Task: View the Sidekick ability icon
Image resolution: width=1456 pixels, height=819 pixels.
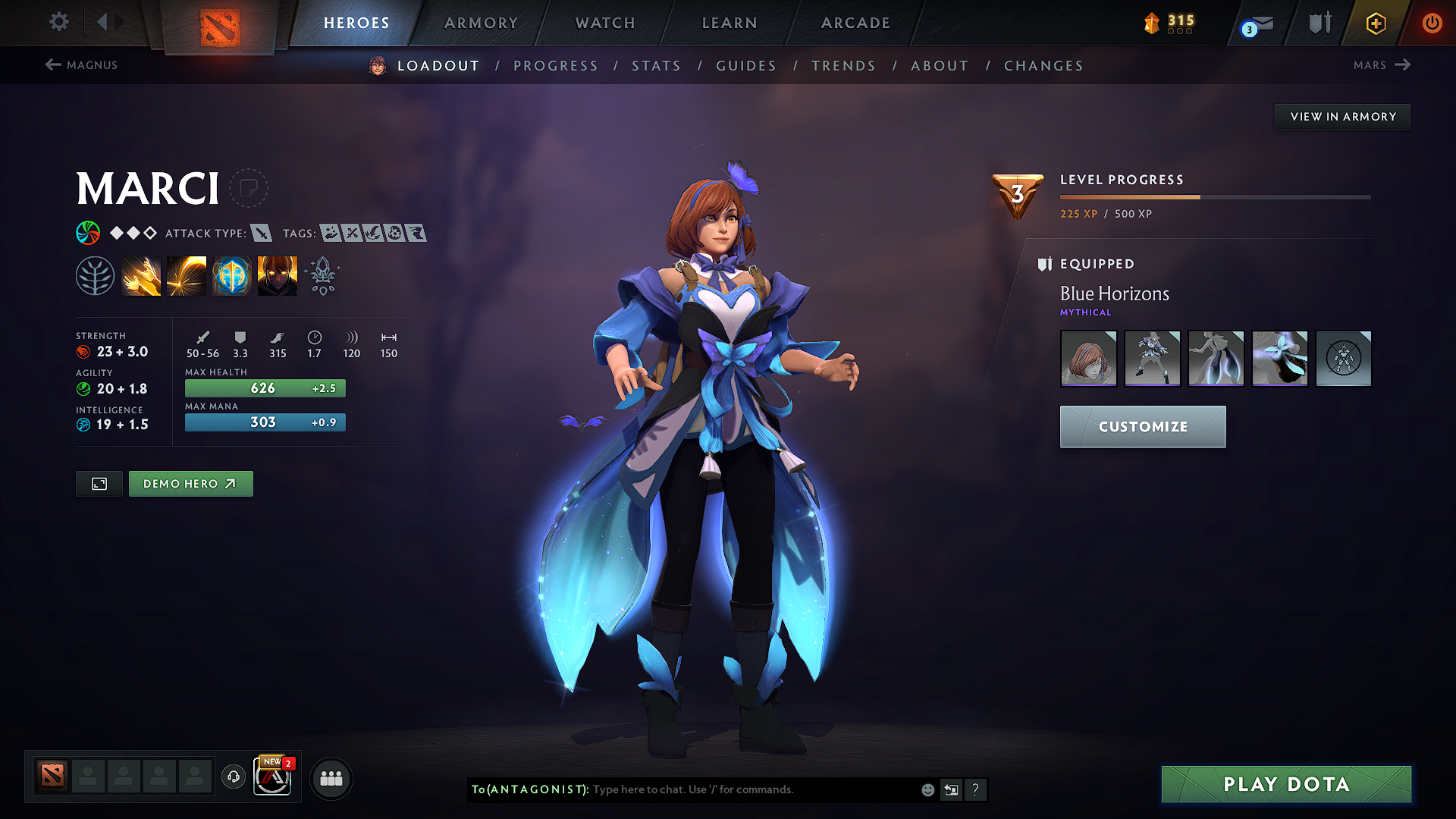Action: pos(232,275)
